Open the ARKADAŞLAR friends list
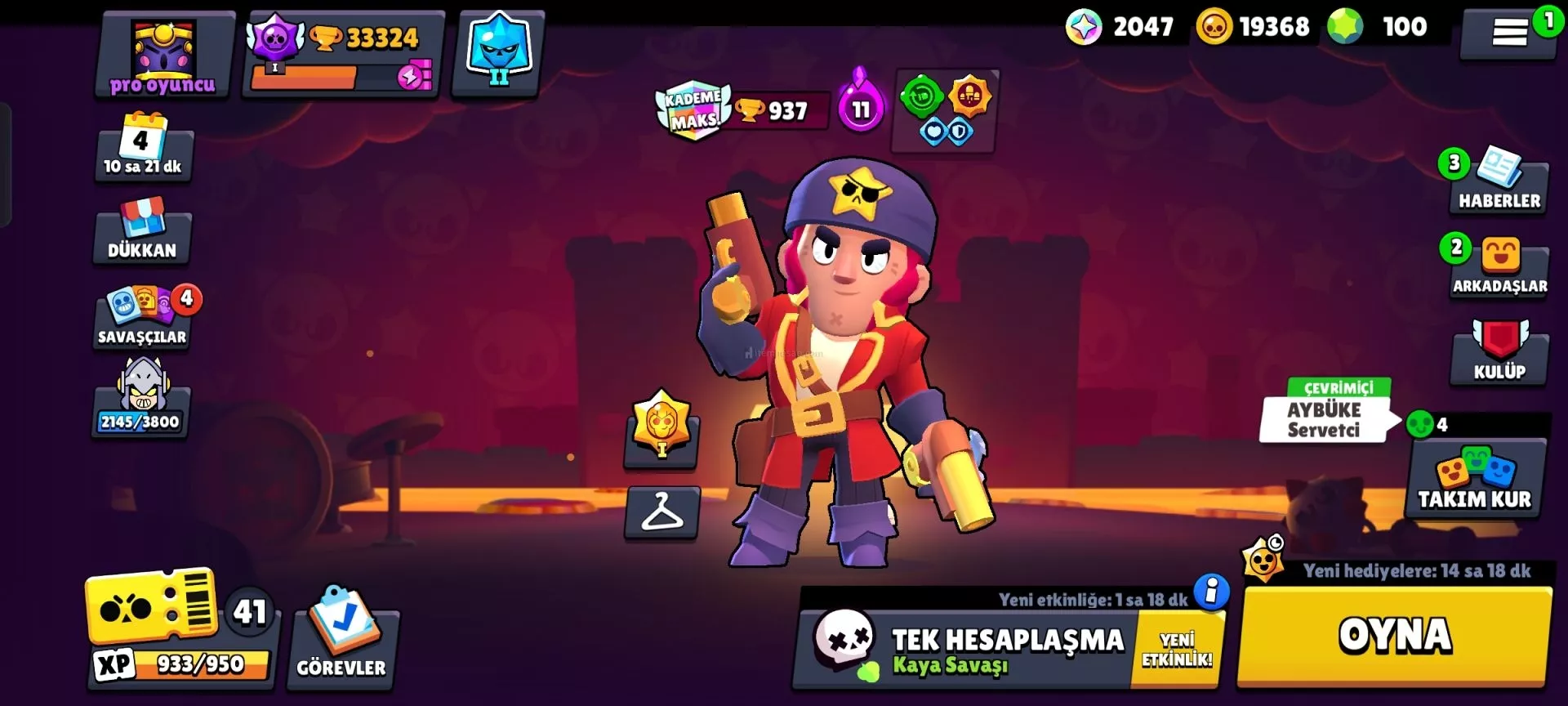Viewport: 1568px width, 706px height. (1499, 268)
